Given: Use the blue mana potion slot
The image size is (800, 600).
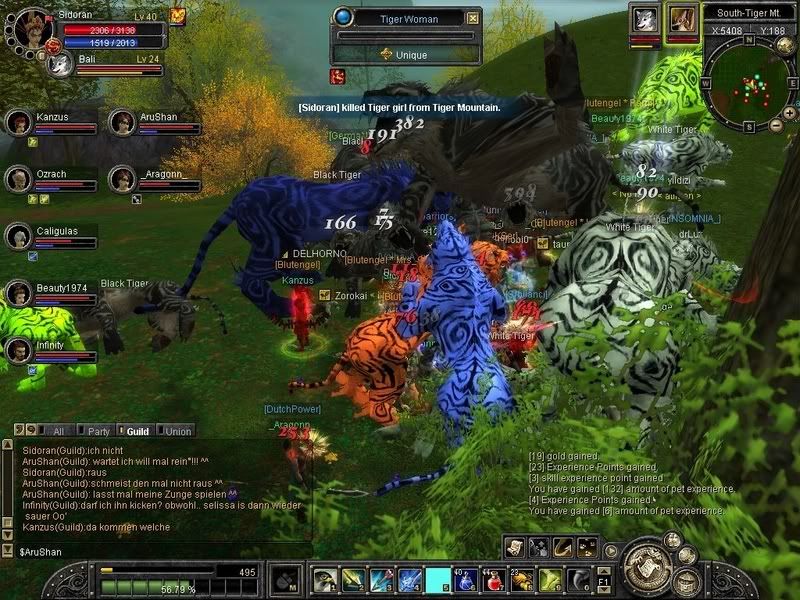Looking at the screenshot, I should point(467,579).
